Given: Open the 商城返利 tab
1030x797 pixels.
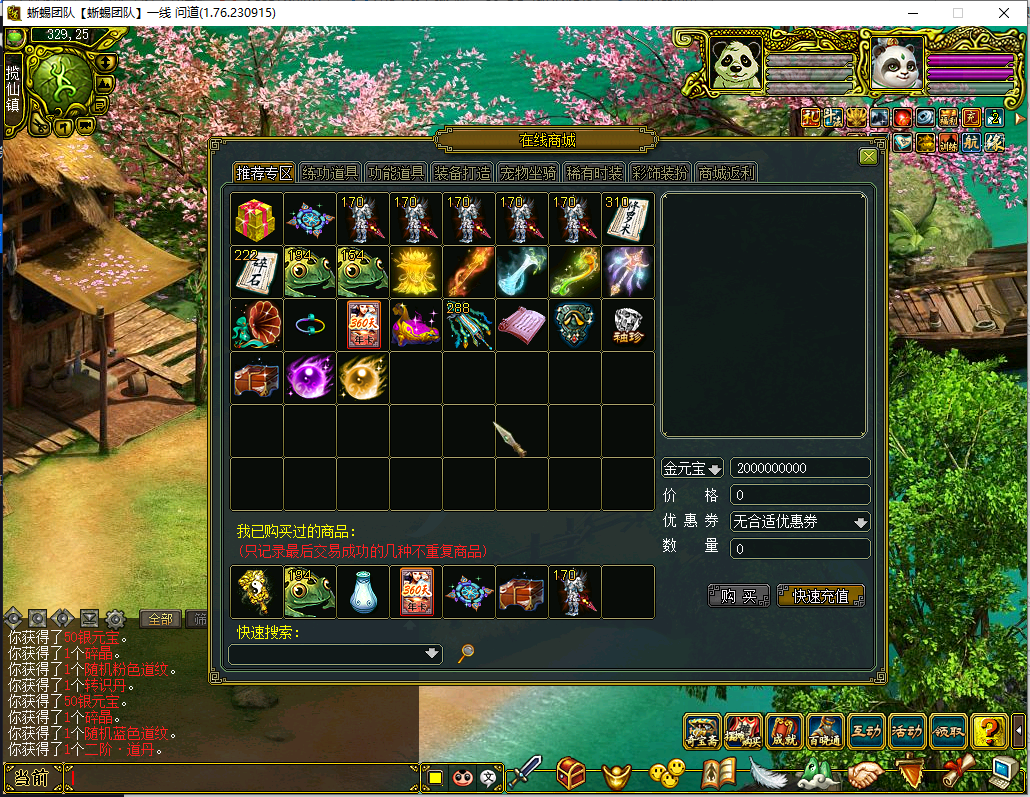Looking at the screenshot, I should coord(727,173).
